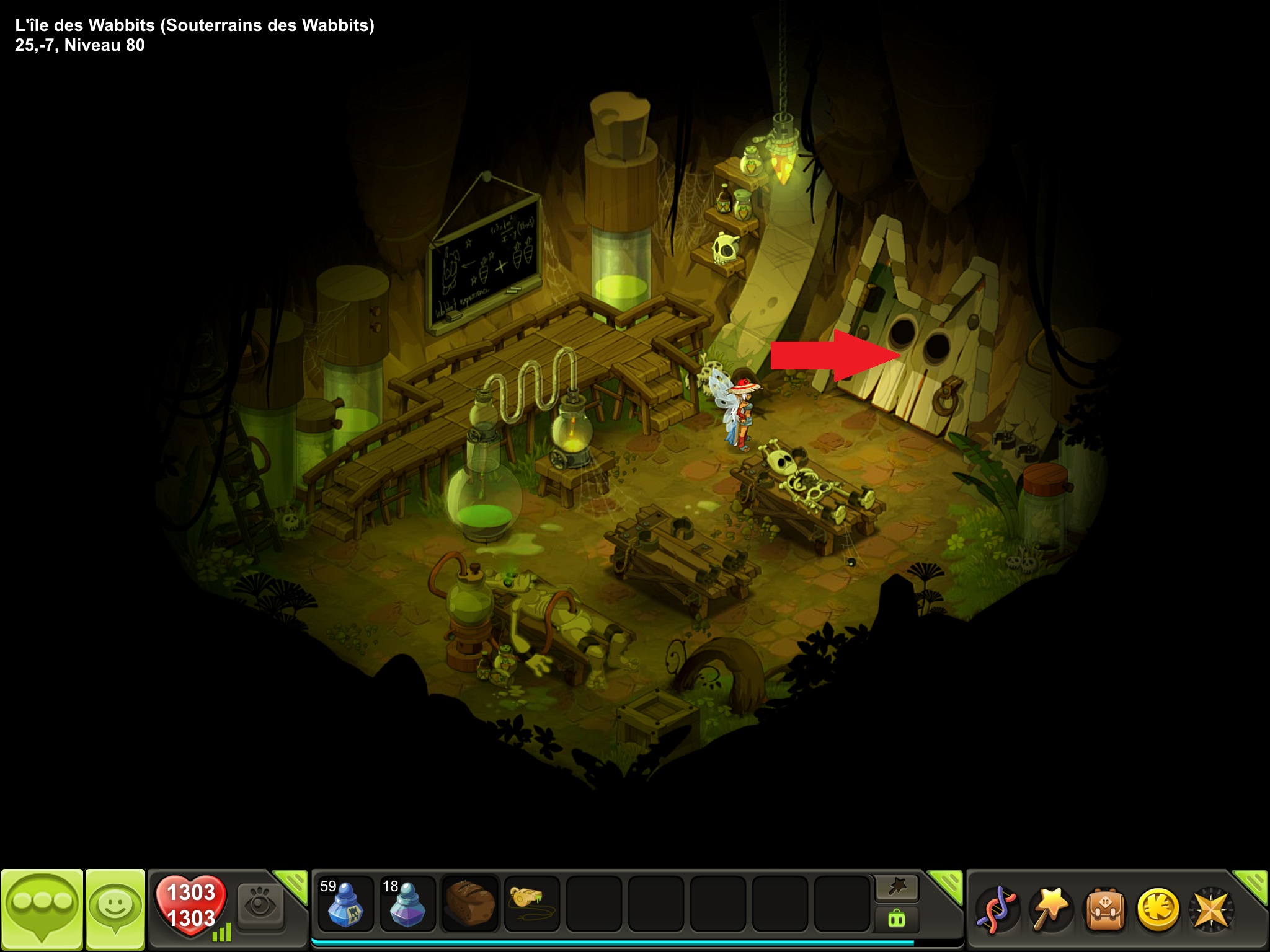Expand the green corner tab beside the heart
Image resolution: width=1270 pixels, height=952 pixels.
(x=292, y=884)
